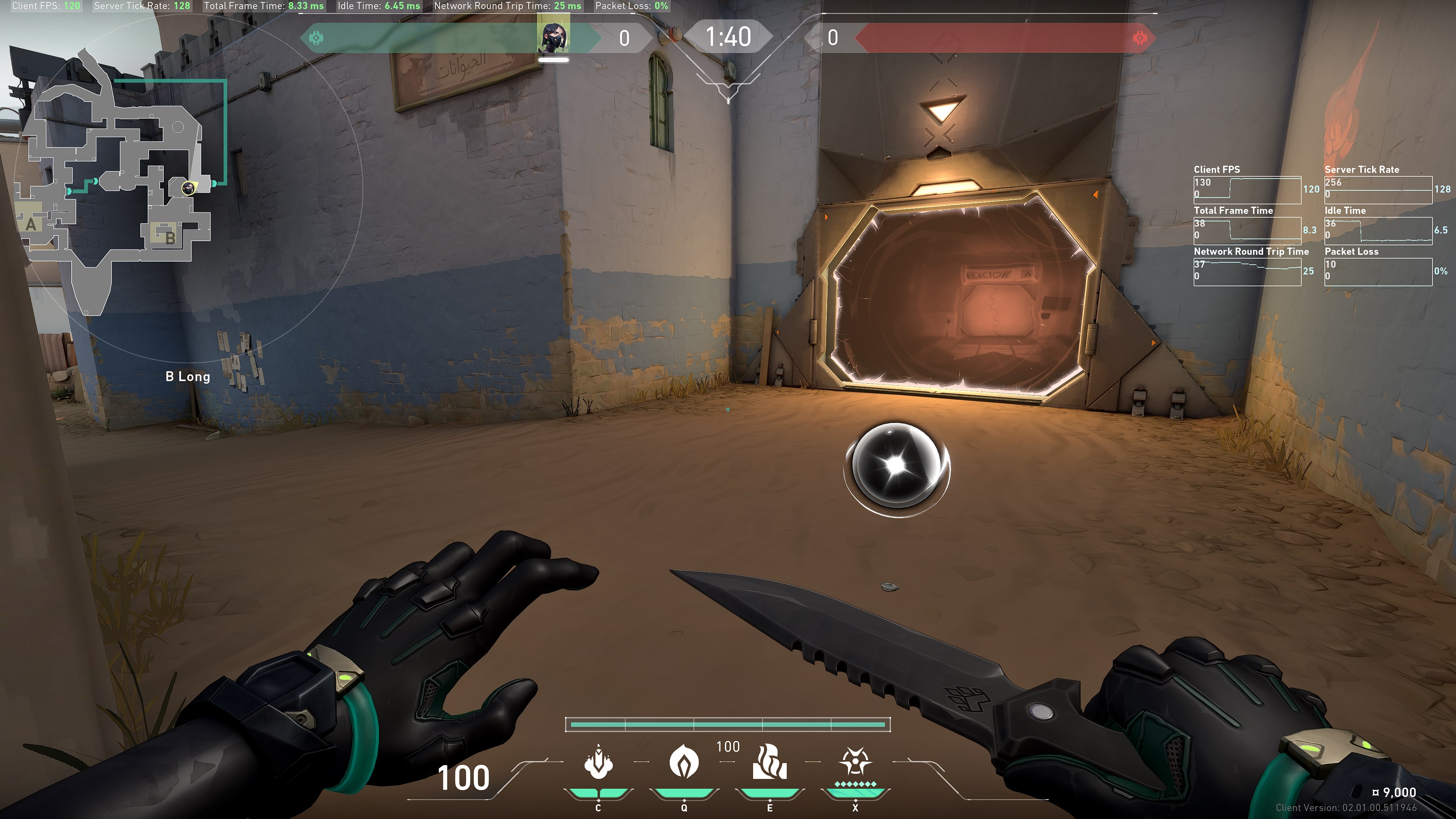
Task: Click the Client FPS performance graph
Action: tap(1247, 190)
